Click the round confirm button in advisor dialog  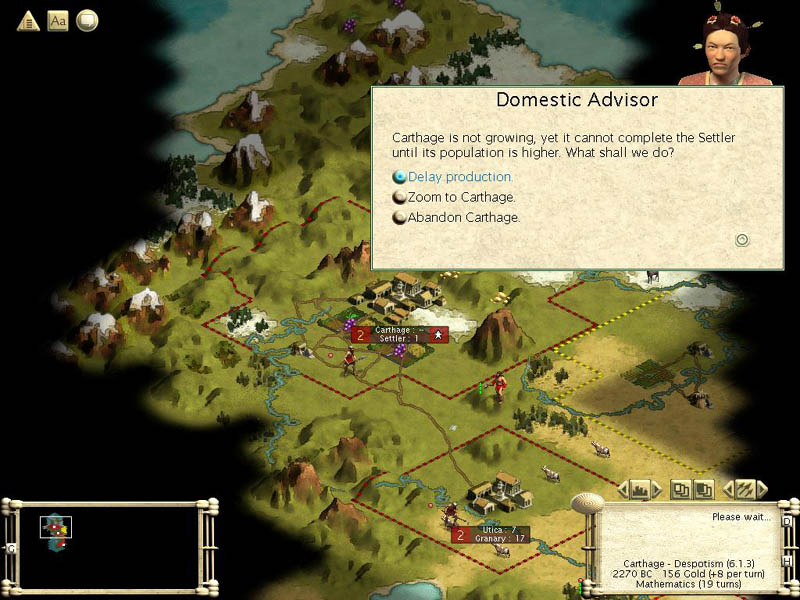(x=742, y=240)
